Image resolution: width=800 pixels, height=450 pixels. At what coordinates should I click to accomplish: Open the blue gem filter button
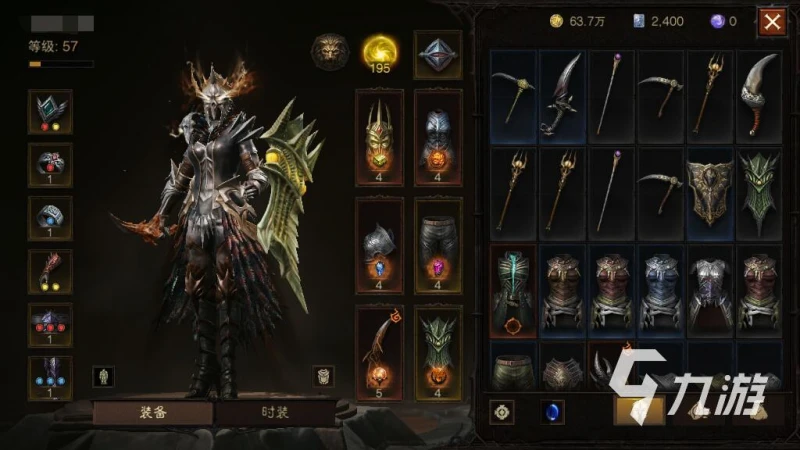[x=548, y=410]
